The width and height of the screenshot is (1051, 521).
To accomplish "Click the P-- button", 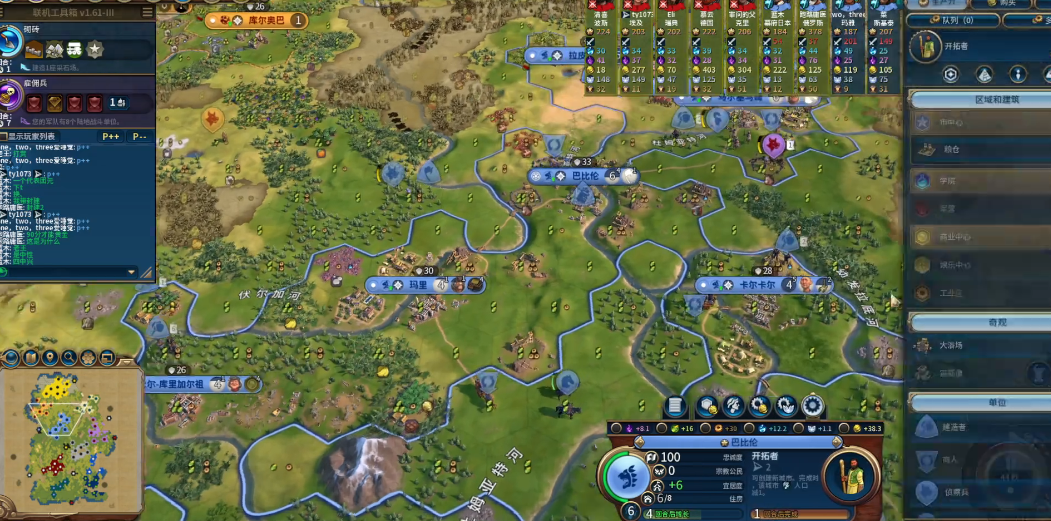I will (140, 136).
